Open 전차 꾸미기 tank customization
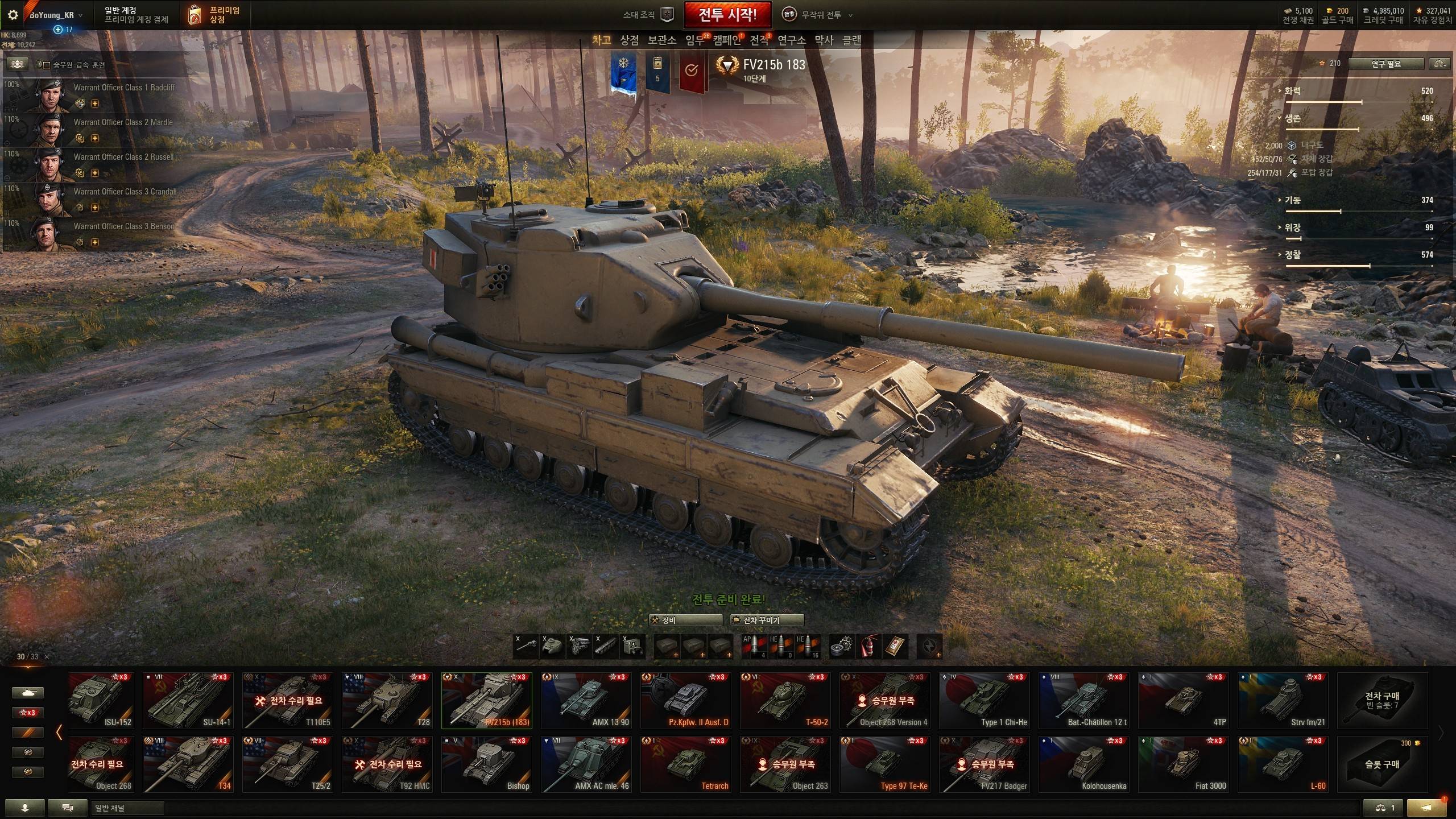 tap(767, 620)
